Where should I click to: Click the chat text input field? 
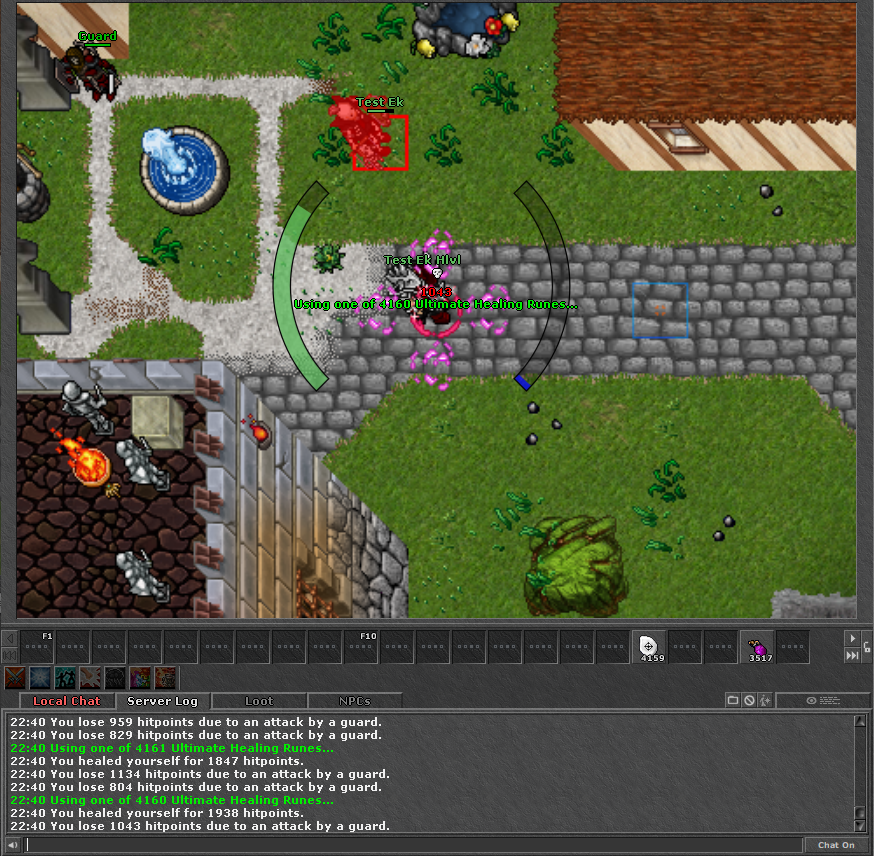pos(414,845)
